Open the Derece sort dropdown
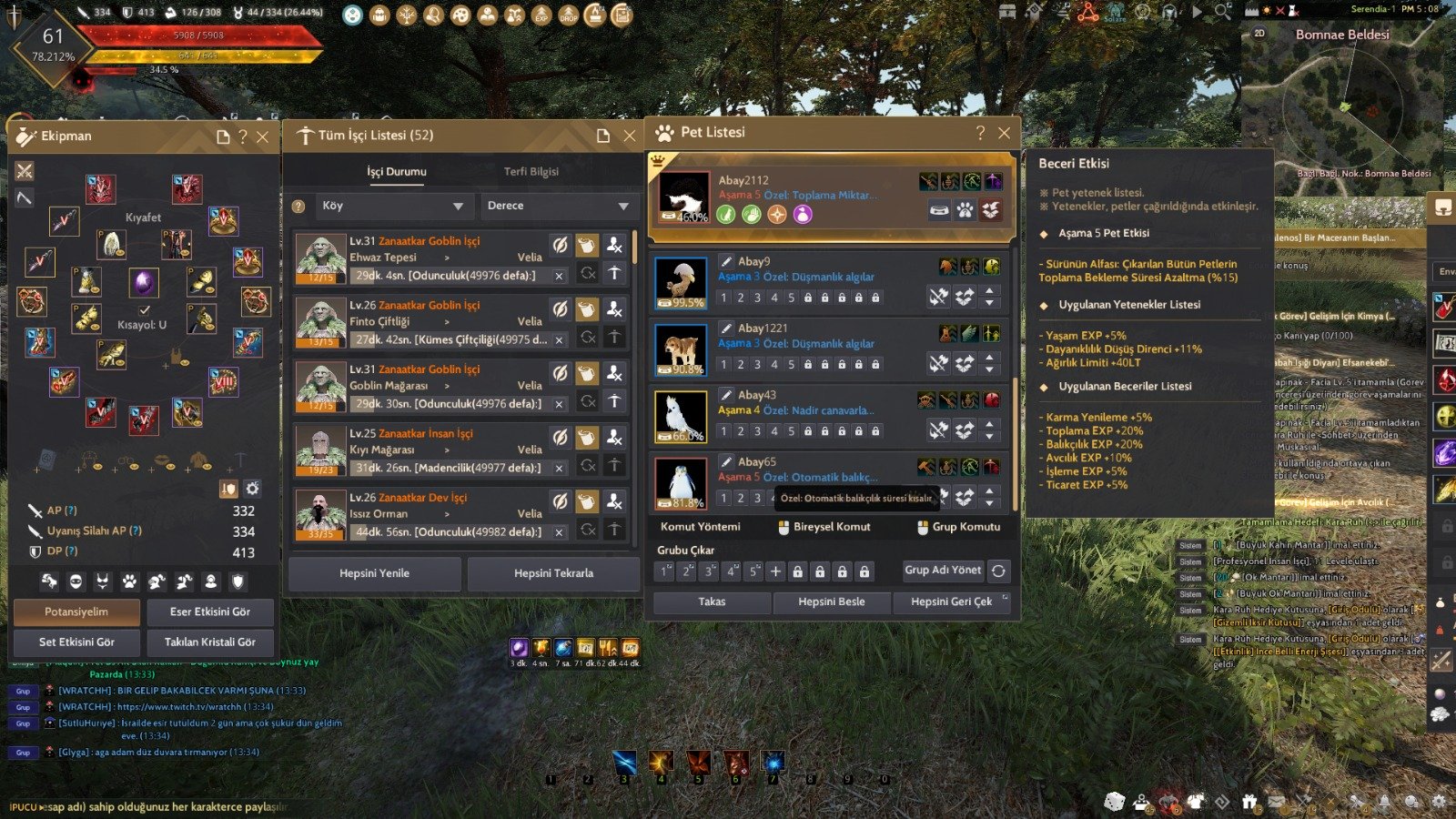Screen dimensions: 1456x819 point(557,206)
